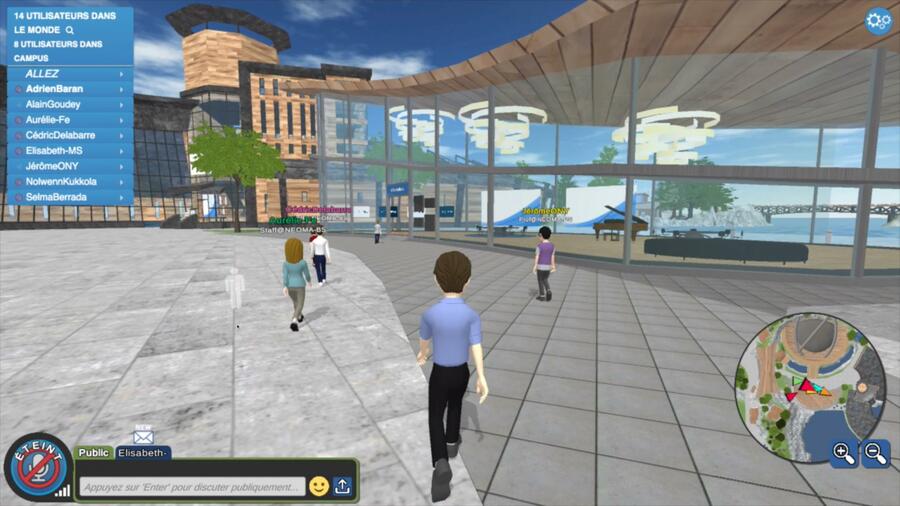Switch to the Public chat tab

click(94, 453)
